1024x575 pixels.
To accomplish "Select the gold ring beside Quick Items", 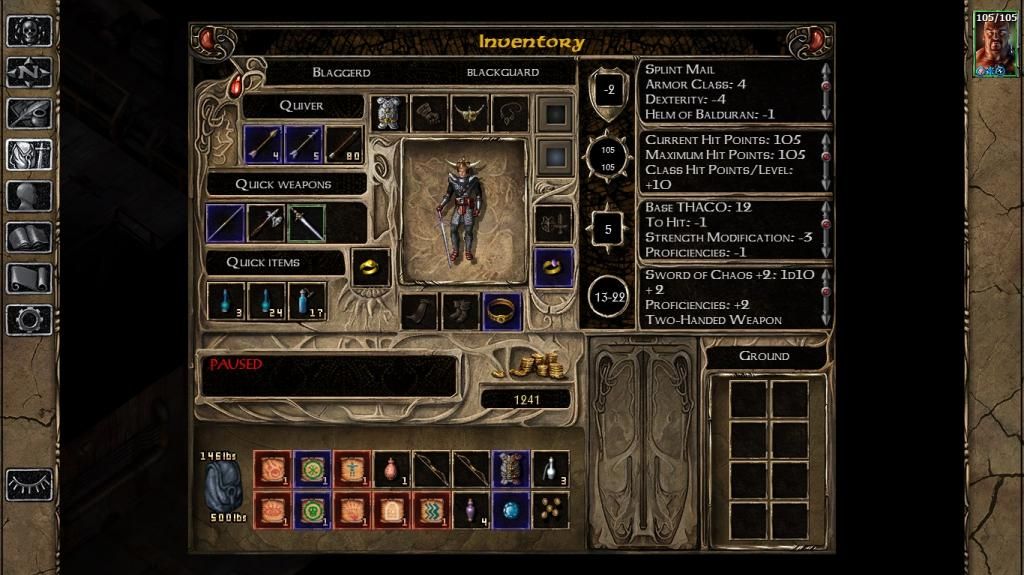I will click(x=371, y=267).
